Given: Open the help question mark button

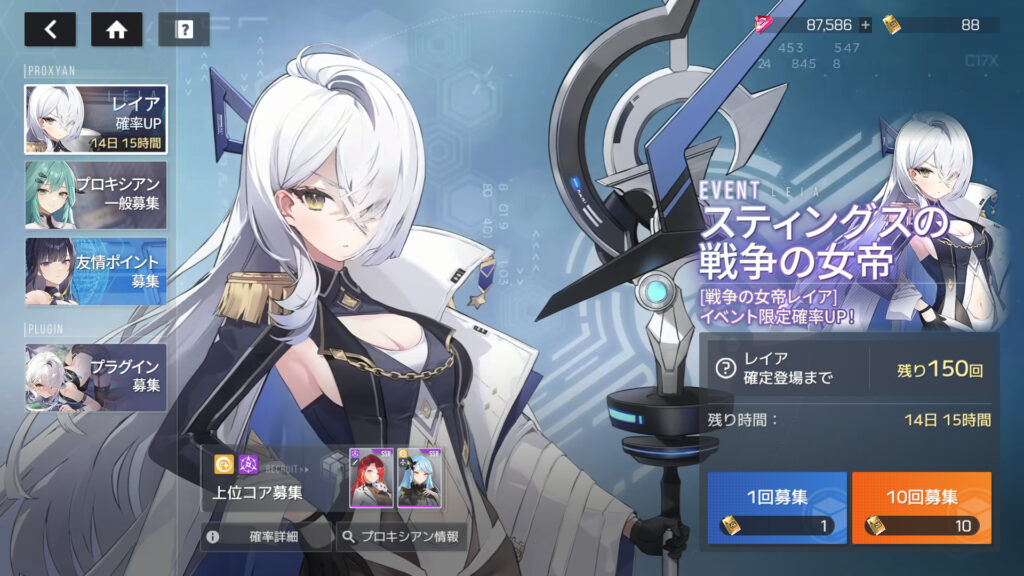Looking at the screenshot, I should tap(183, 29).
